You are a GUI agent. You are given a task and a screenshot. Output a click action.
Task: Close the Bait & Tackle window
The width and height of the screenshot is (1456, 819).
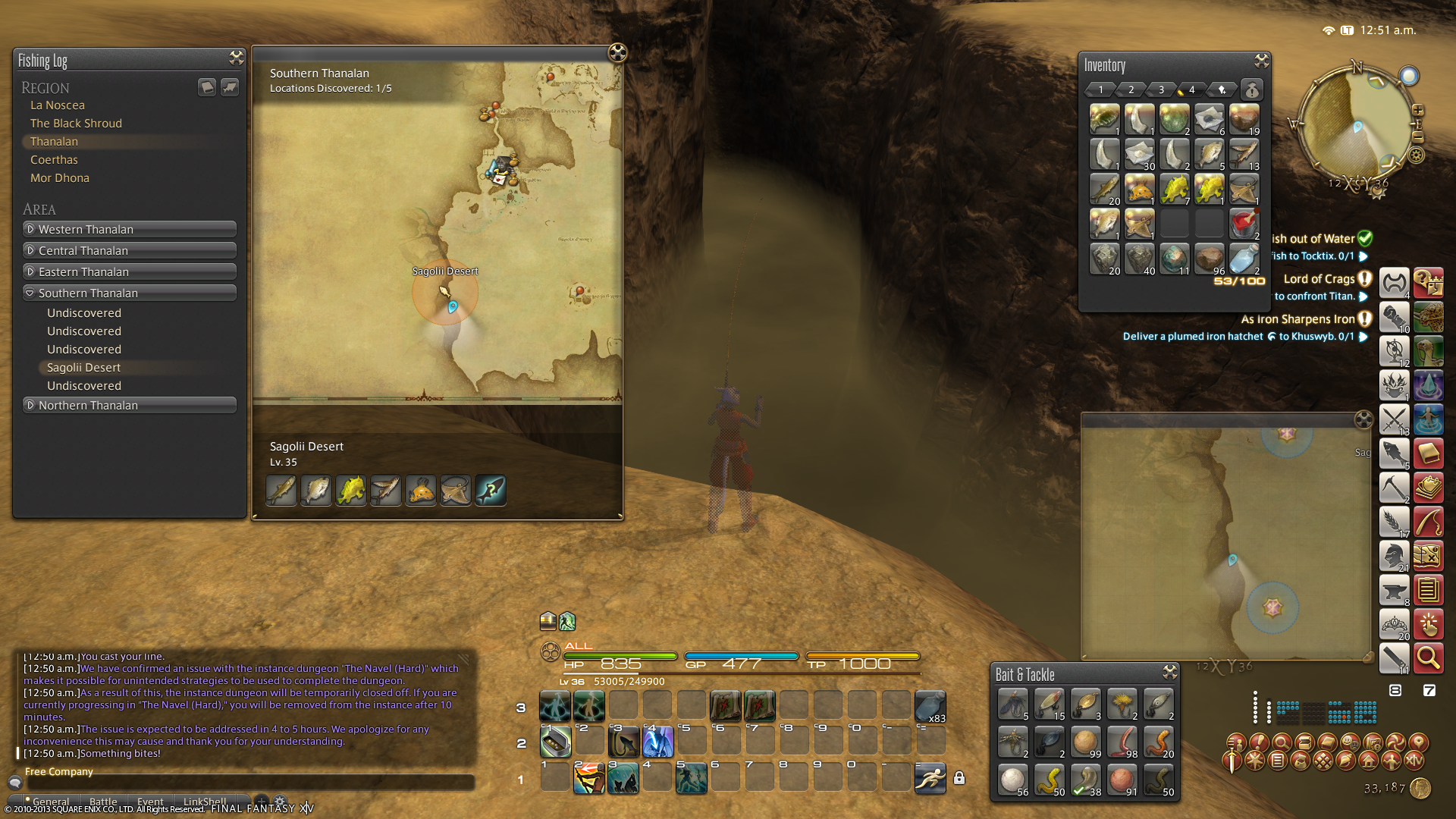point(1170,672)
